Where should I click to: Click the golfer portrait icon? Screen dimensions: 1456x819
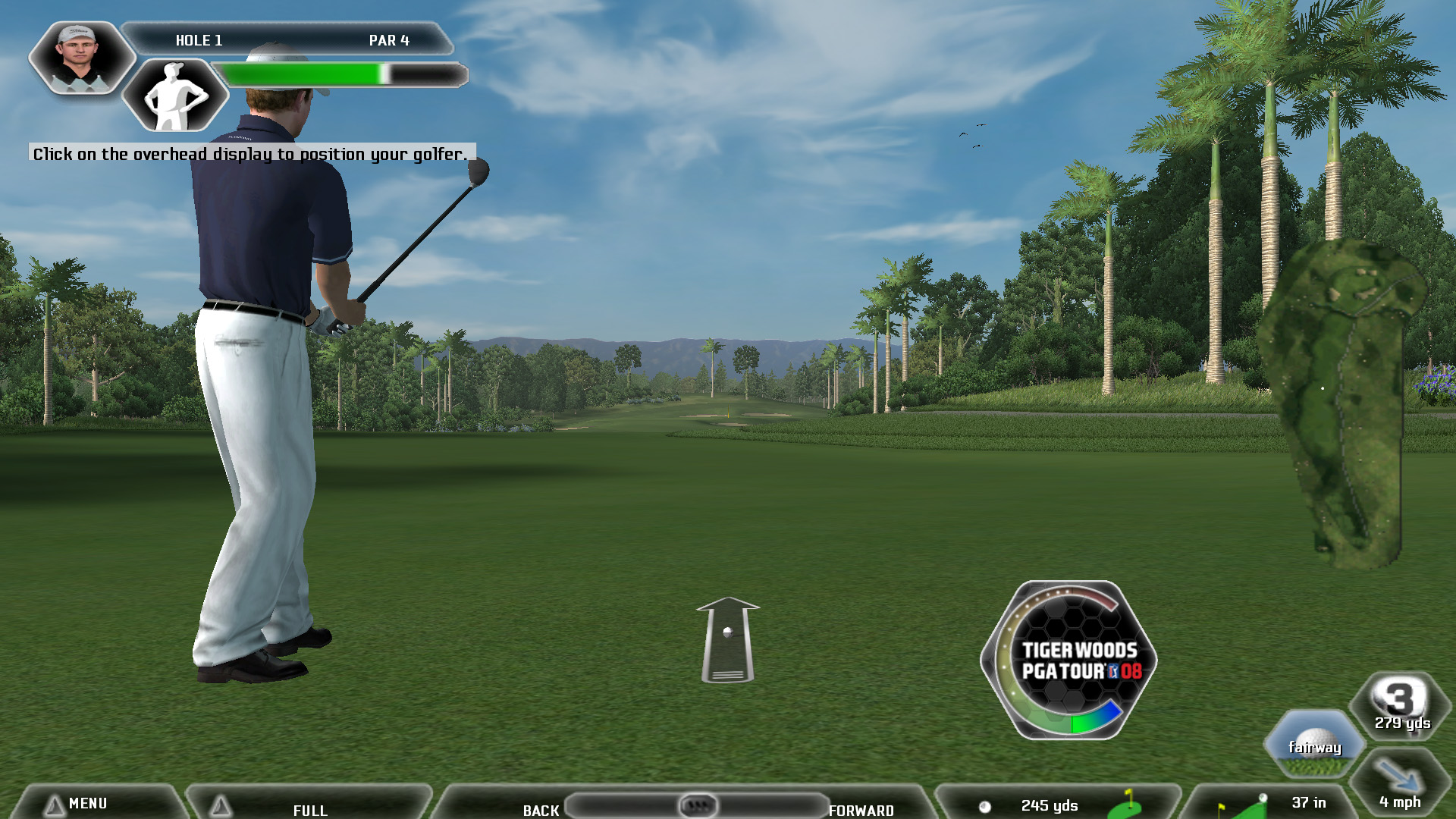[81, 58]
